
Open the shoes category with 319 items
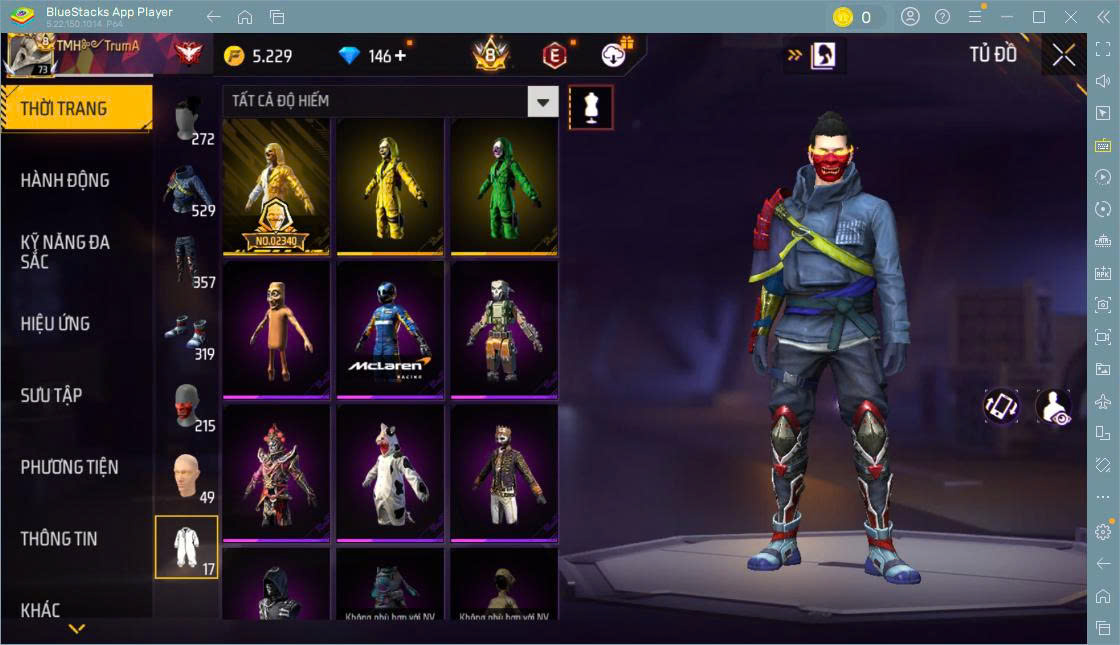point(188,334)
